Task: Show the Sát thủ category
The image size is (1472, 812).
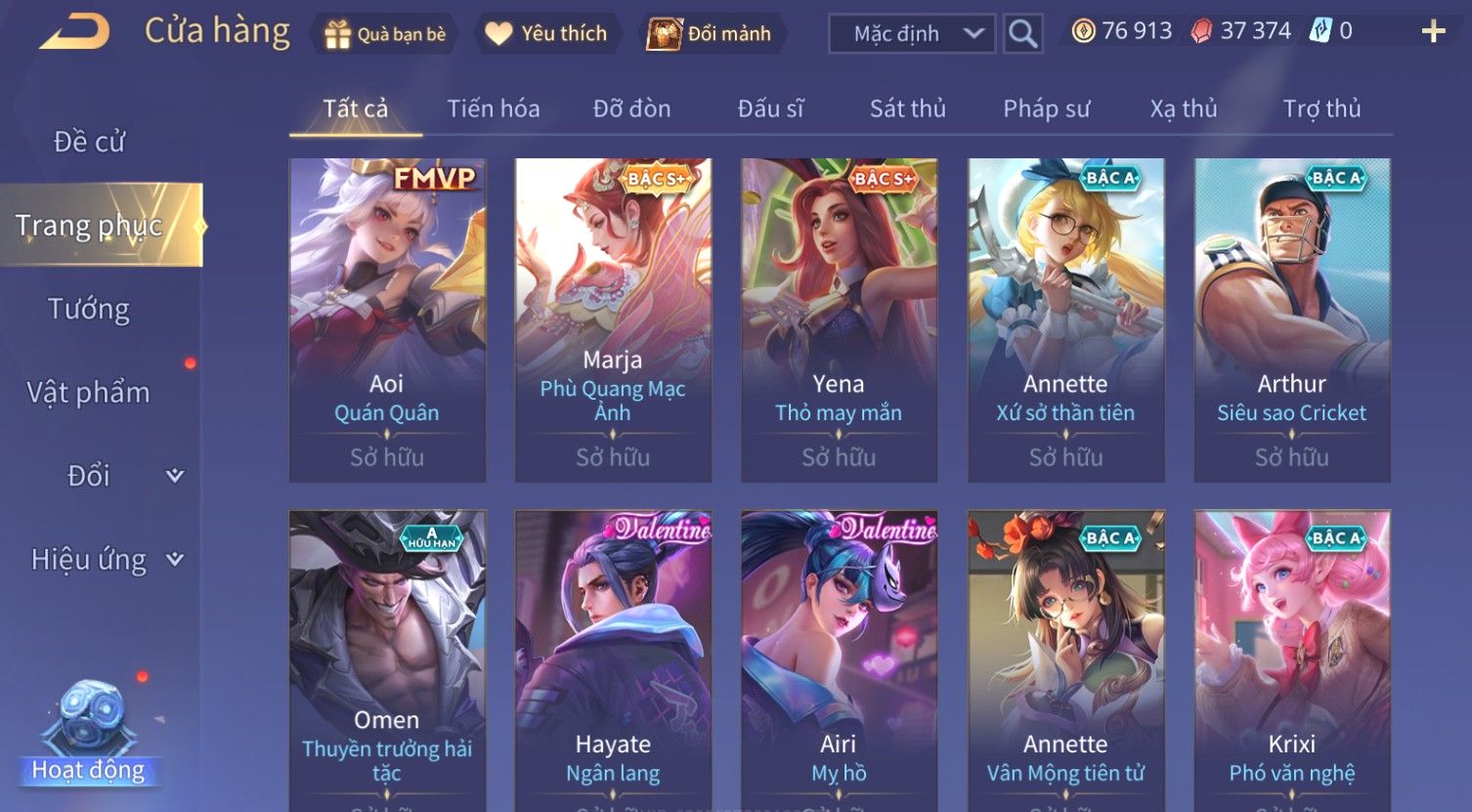Action: [x=907, y=108]
